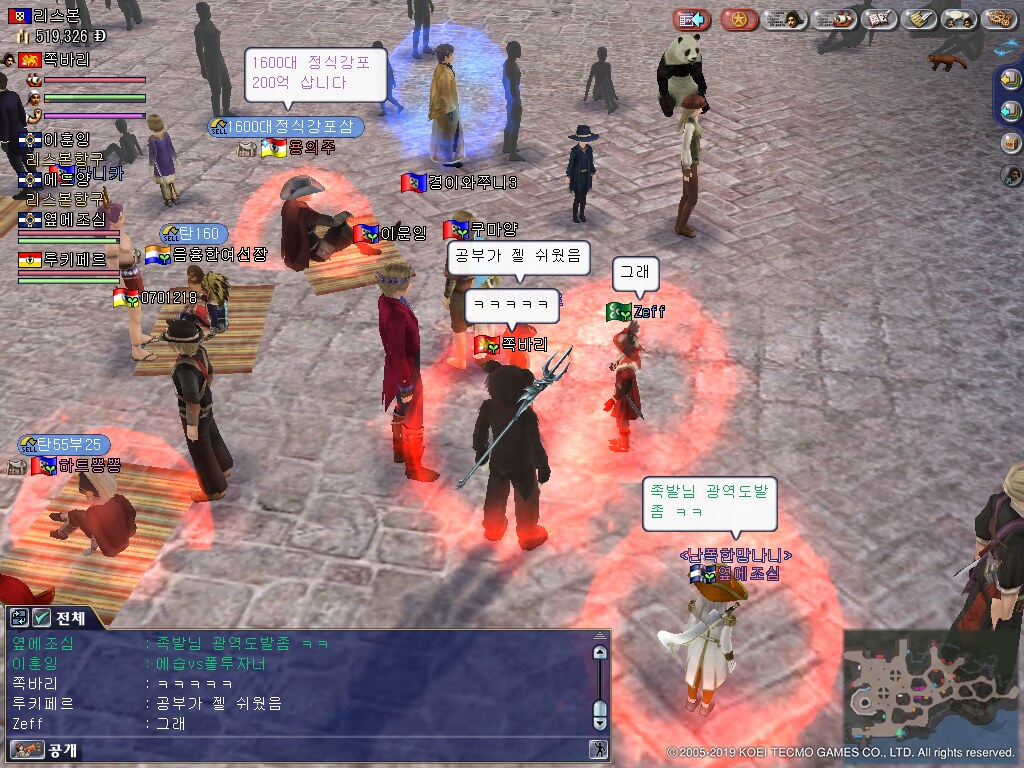Image resolution: width=1024 pixels, height=768 pixels.
Task: Open the treasure chest side icon
Action: tap(1011, 142)
